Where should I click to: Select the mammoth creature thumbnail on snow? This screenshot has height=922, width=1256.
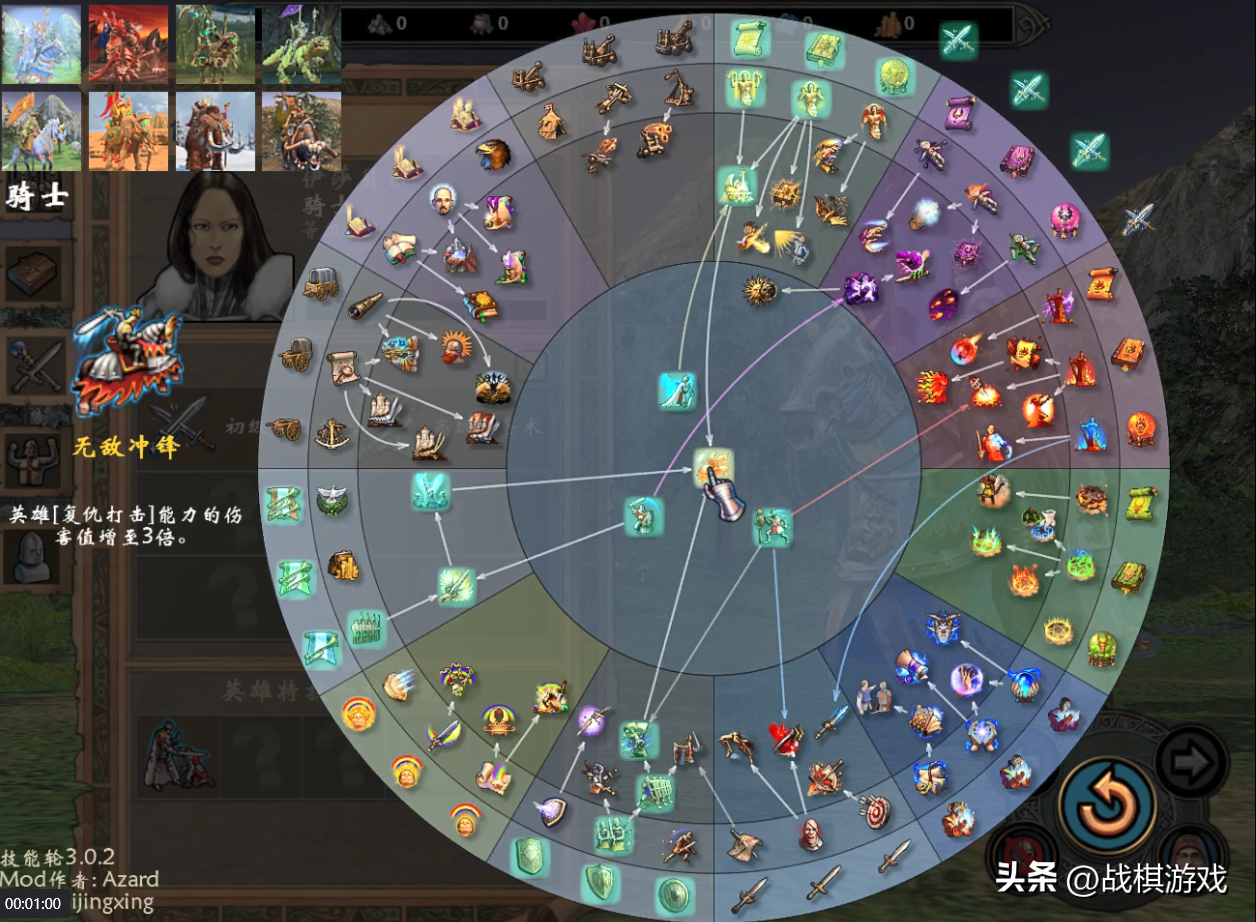pyautogui.click(x=215, y=132)
